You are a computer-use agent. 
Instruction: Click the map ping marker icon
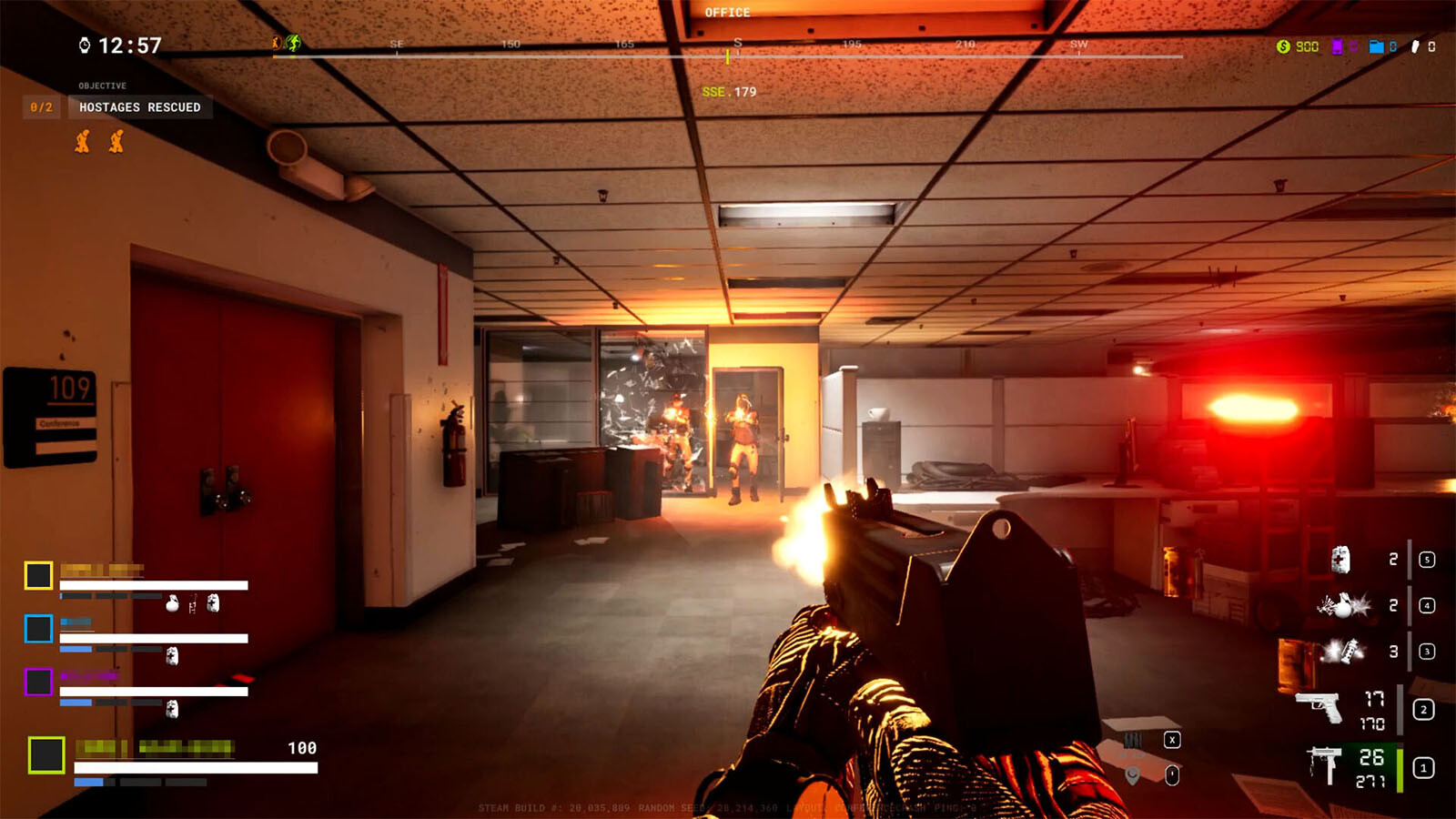(1133, 775)
